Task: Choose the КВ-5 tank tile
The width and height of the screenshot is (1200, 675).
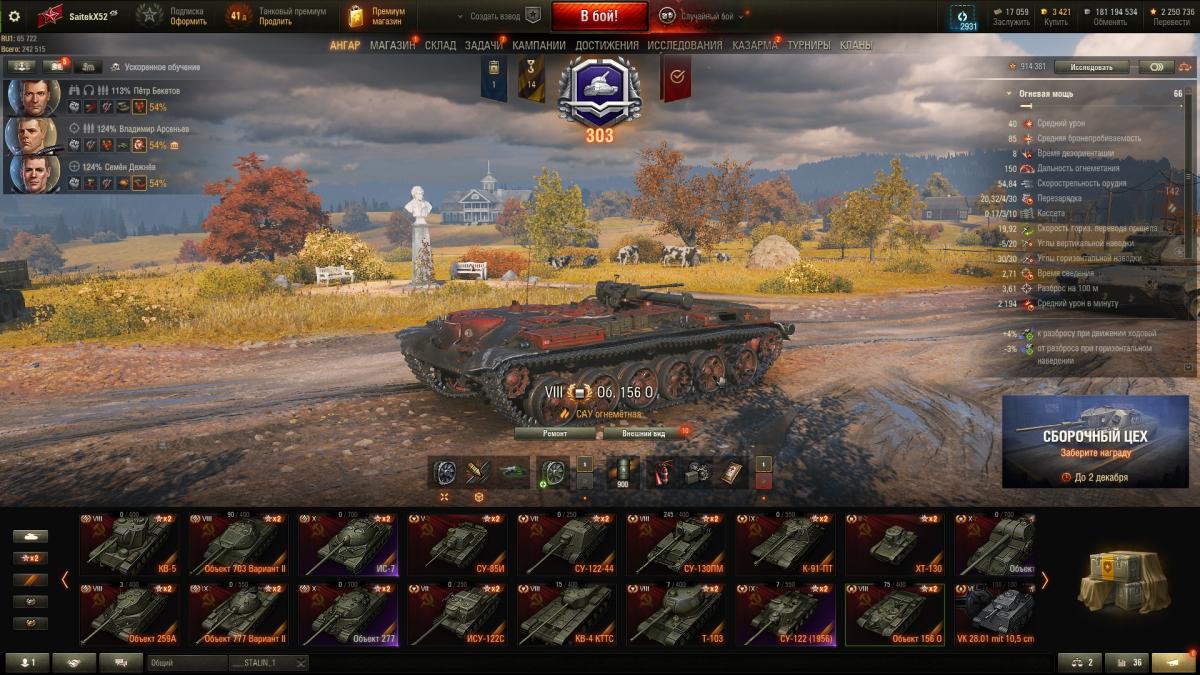Action: (x=129, y=544)
